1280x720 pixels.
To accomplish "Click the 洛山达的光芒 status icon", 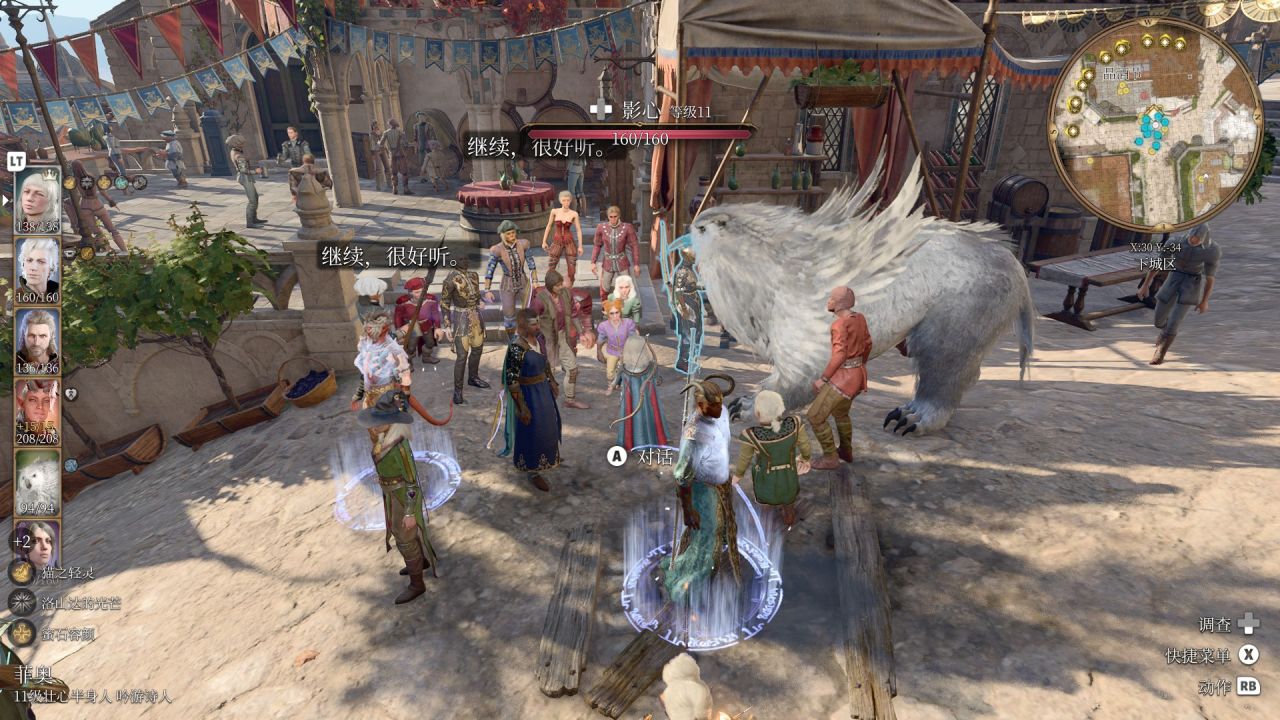I will (22, 602).
